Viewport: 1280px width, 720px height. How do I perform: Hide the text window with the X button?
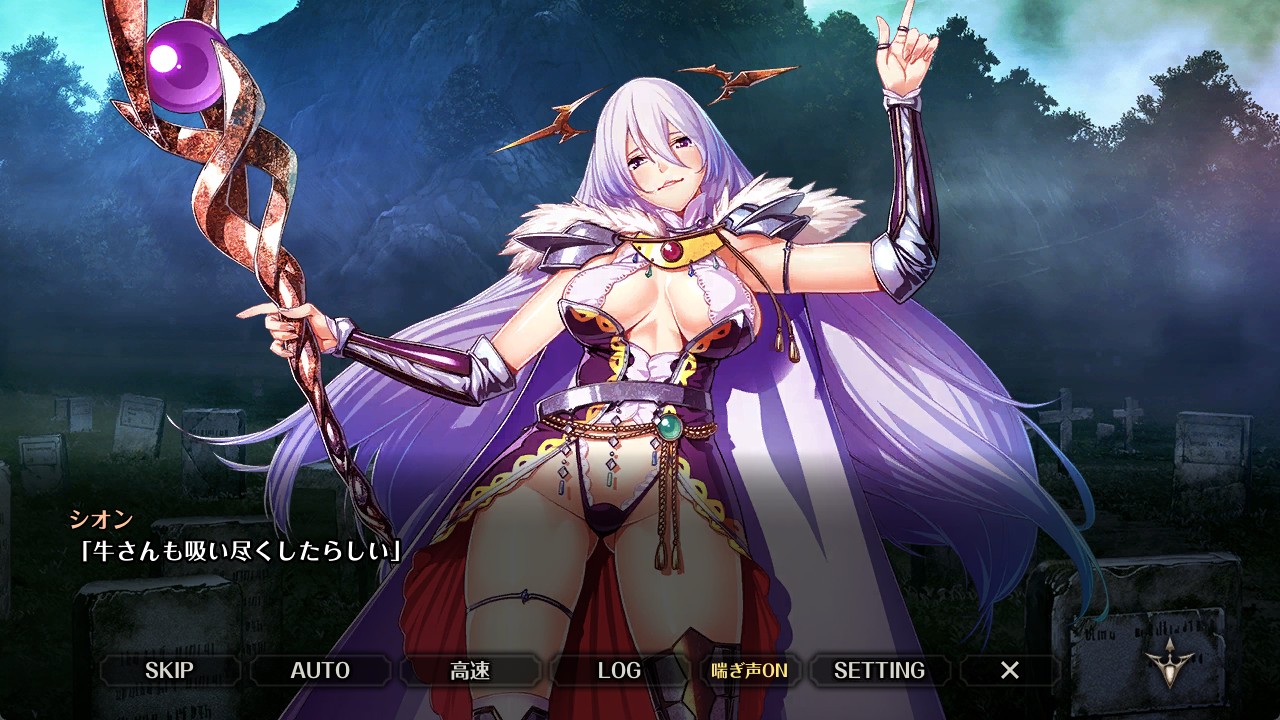click(x=1010, y=670)
